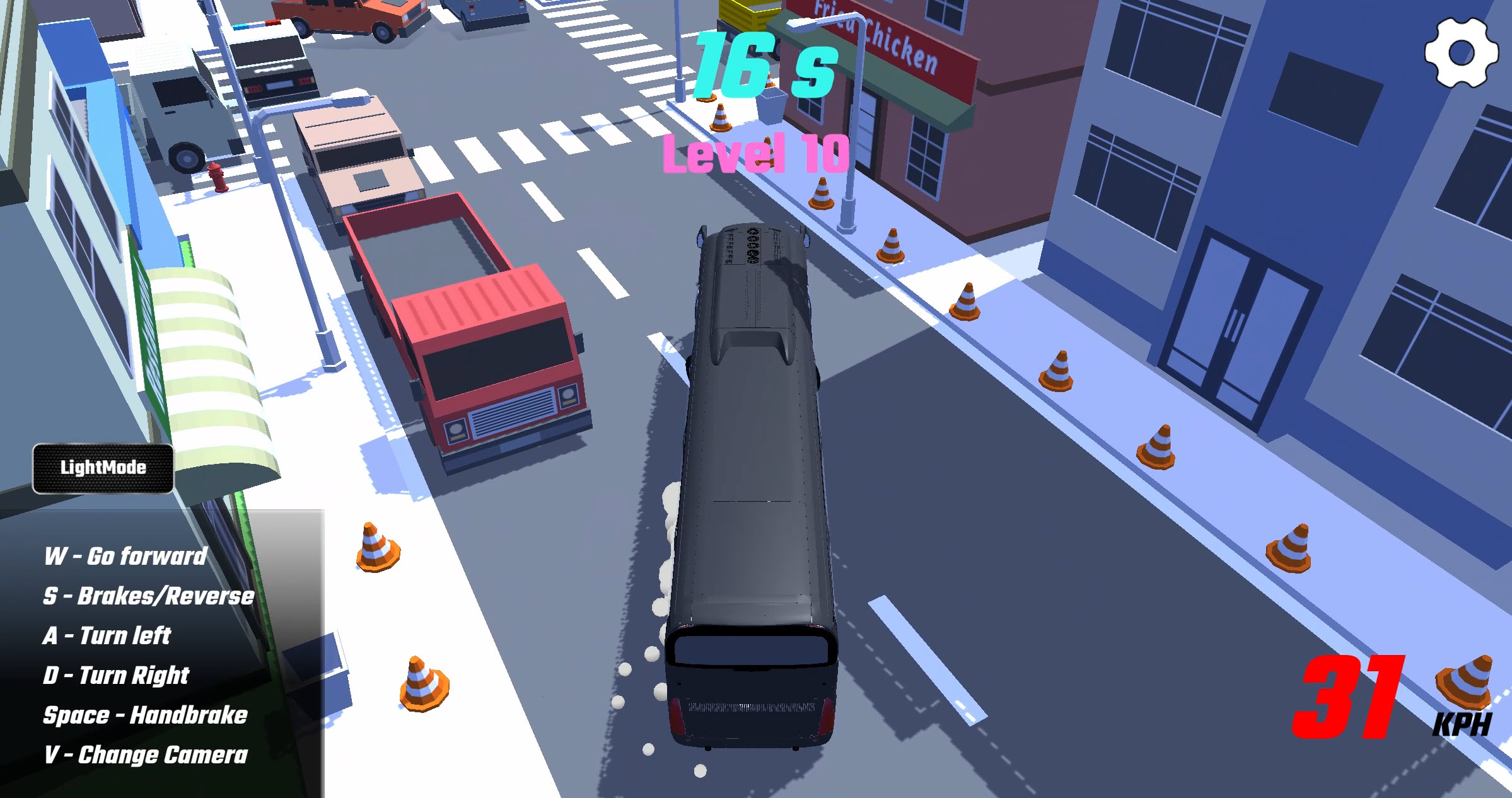The width and height of the screenshot is (1512, 798).
Task: Select the V - Change Camera control entry
Action: [145, 755]
